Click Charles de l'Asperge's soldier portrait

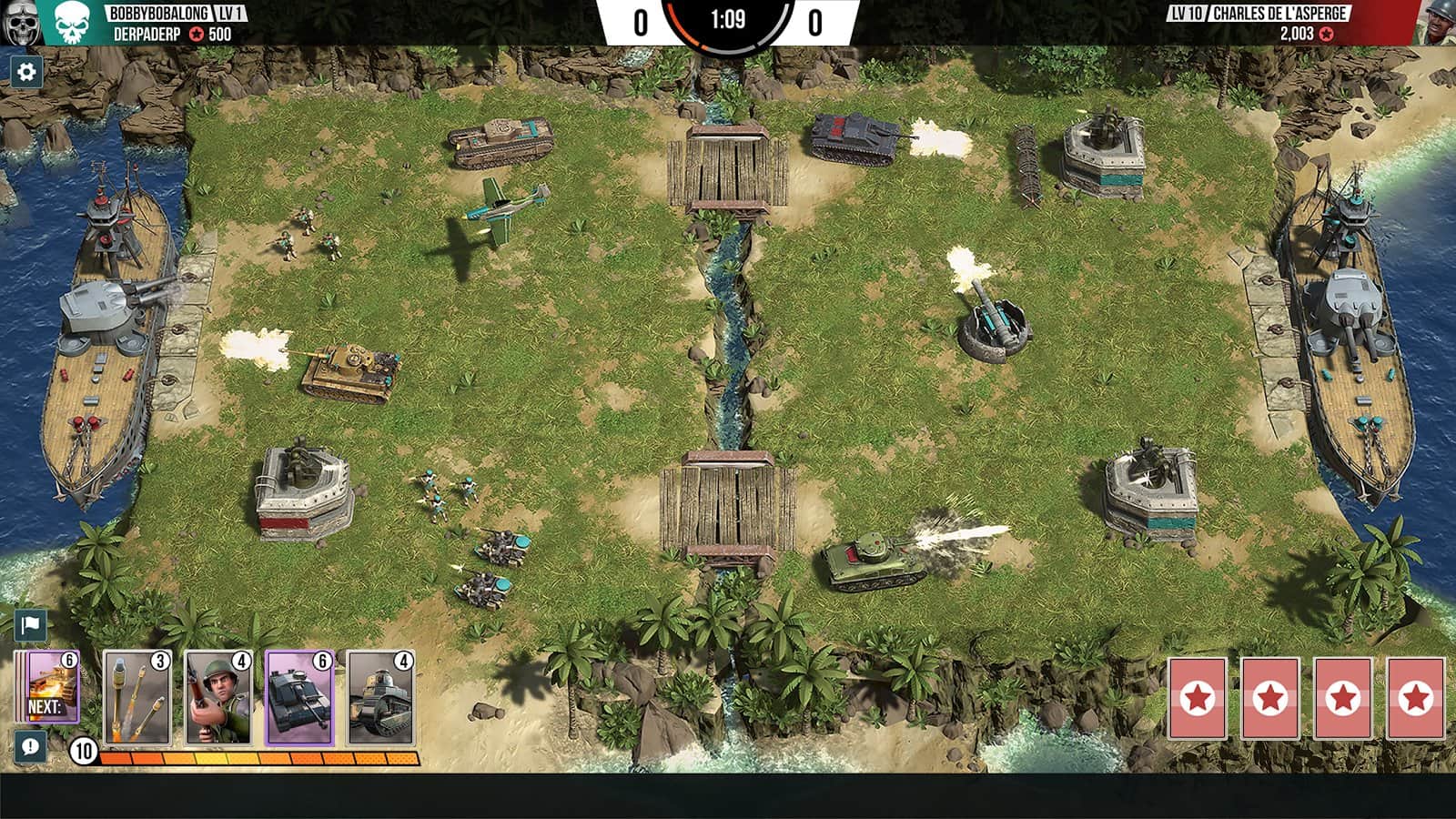(x=1436, y=23)
